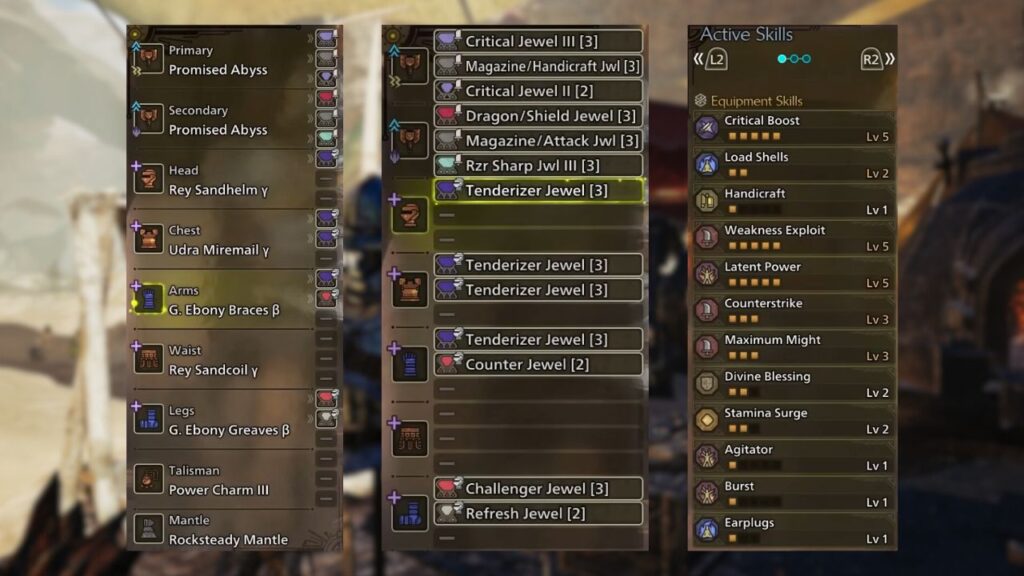The image size is (1024, 576).
Task: Choose the Magazine/Attack Jwl slot
Action: [x=538, y=141]
